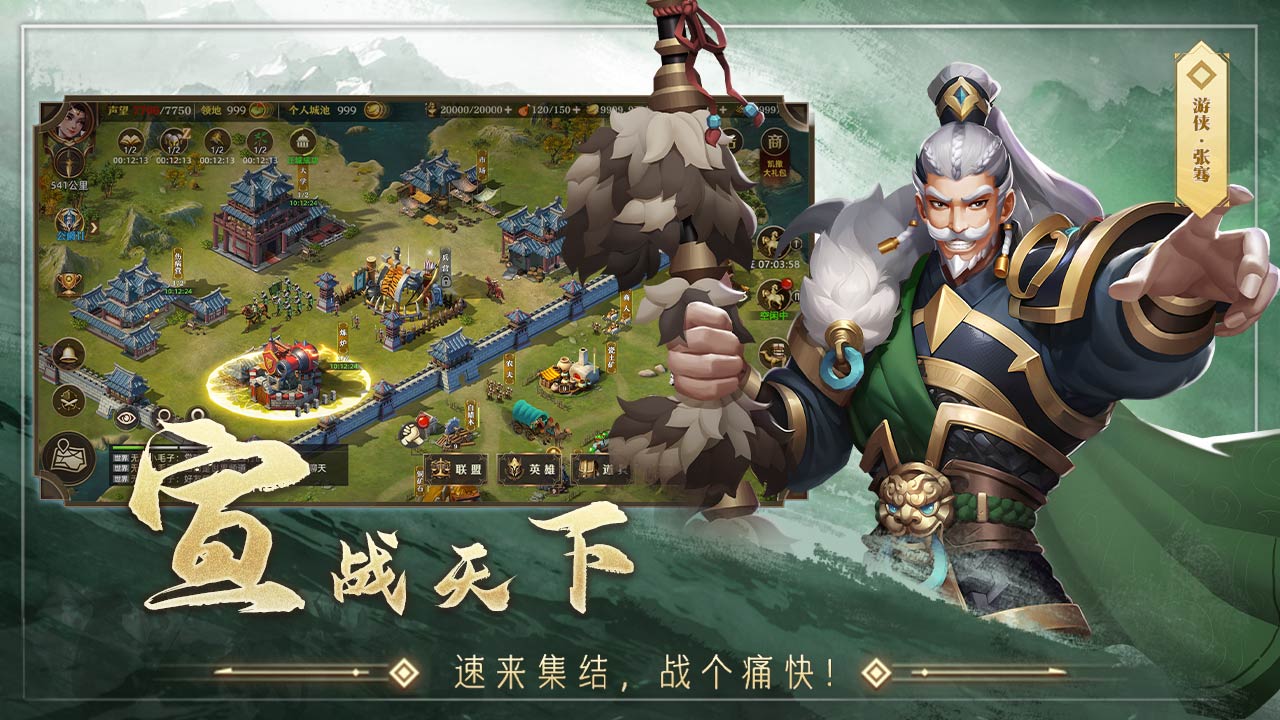
Task: Open the 商 shop icon at top right
Action: 775,141
